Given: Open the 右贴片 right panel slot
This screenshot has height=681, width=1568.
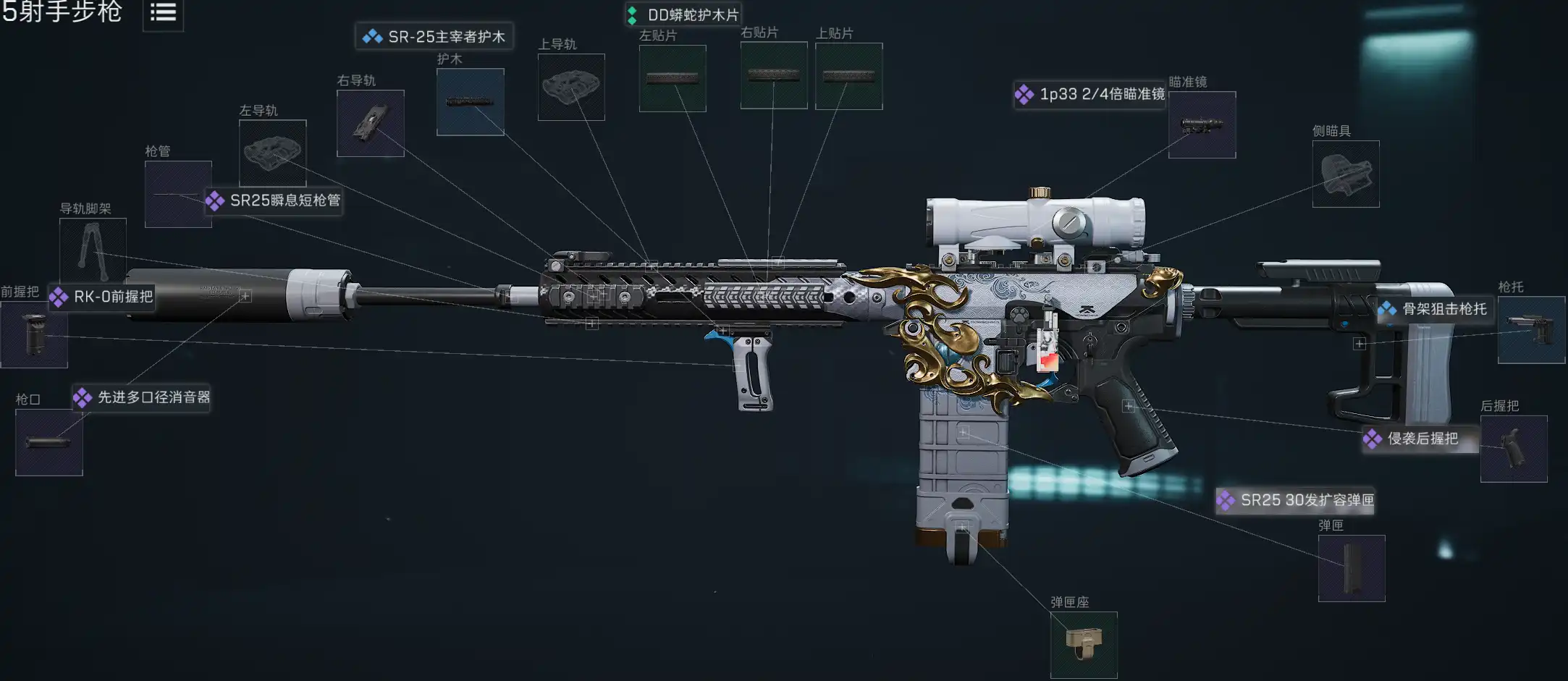Looking at the screenshot, I should [x=773, y=75].
